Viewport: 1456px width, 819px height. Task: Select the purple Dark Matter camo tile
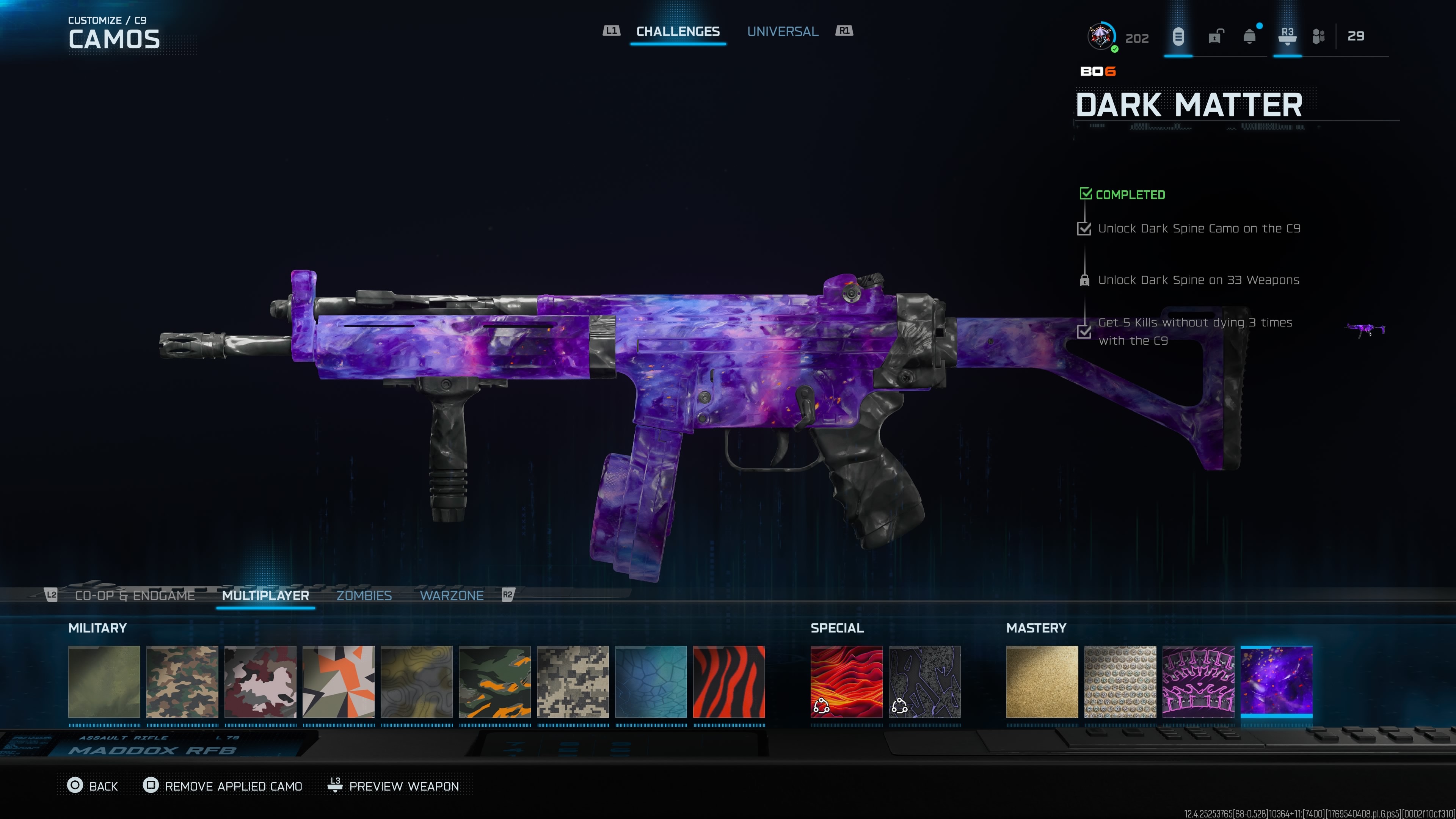coord(1276,682)
